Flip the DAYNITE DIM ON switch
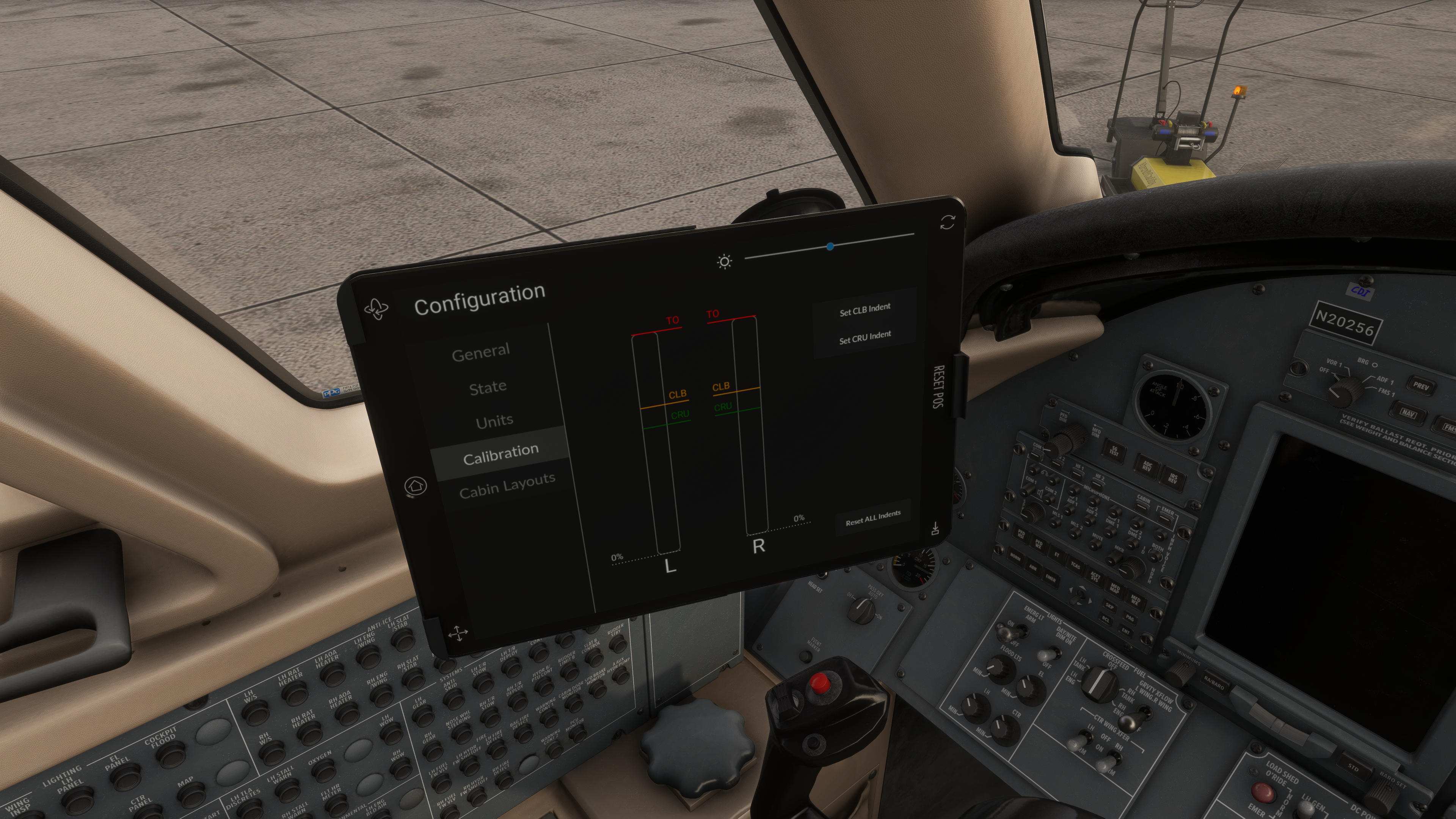1456x819 pixels. 1049,654
